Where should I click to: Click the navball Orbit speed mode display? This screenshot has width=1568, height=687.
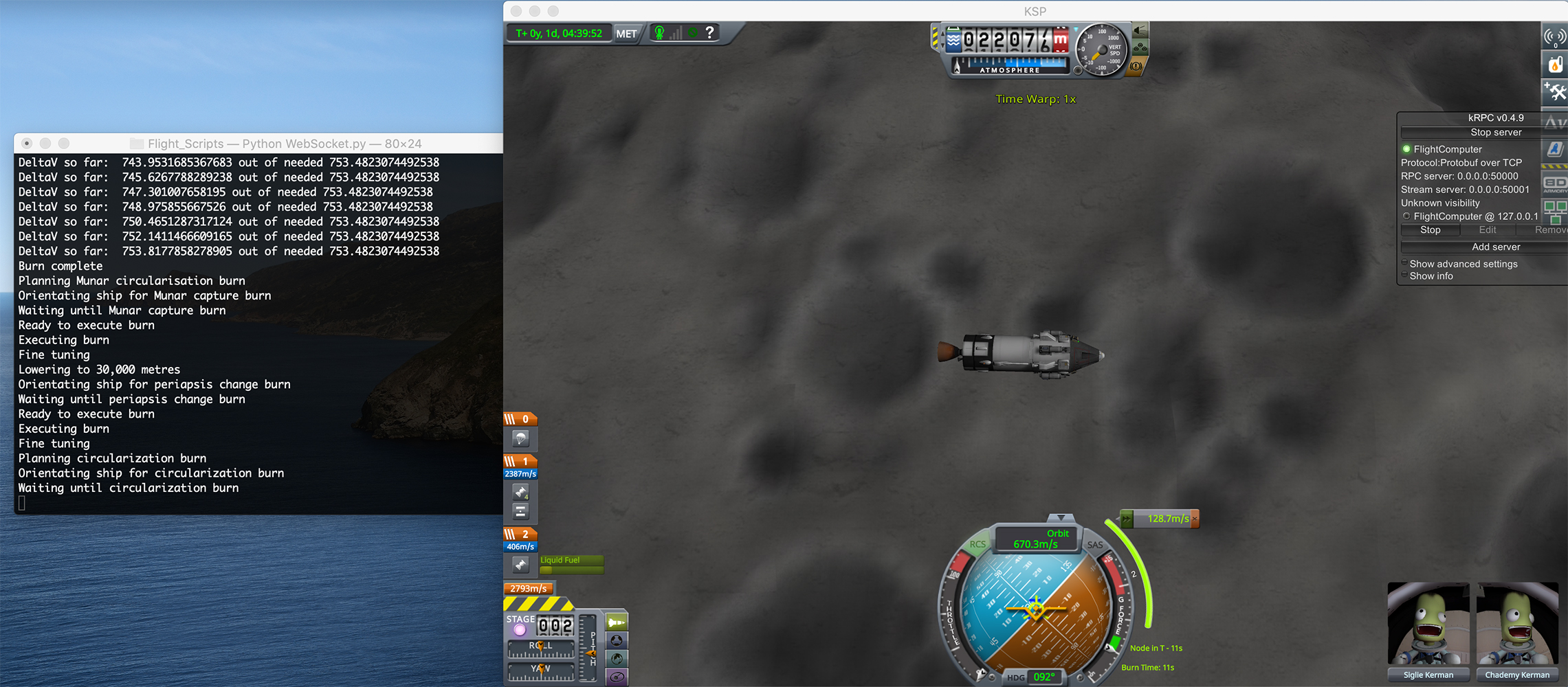[x=1036, y=539]
